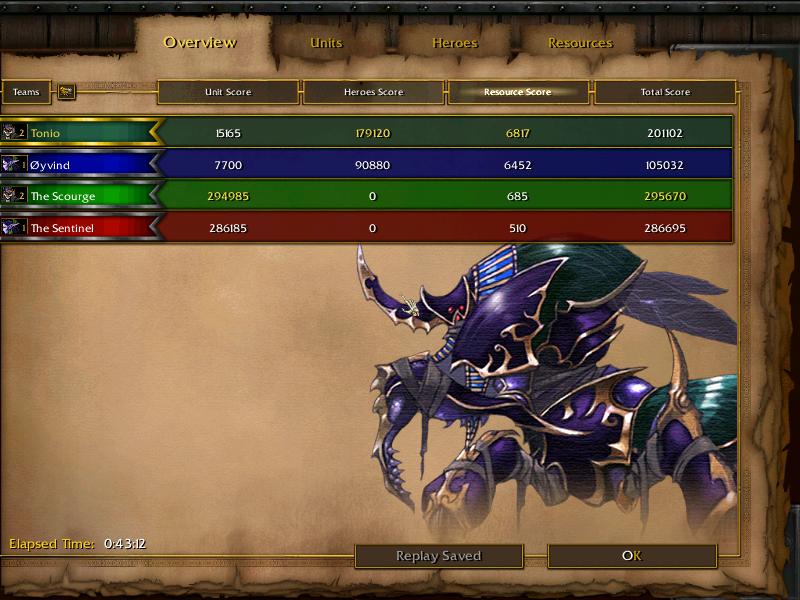
Task: Confirm with the OK button
Action: [632, 556]
